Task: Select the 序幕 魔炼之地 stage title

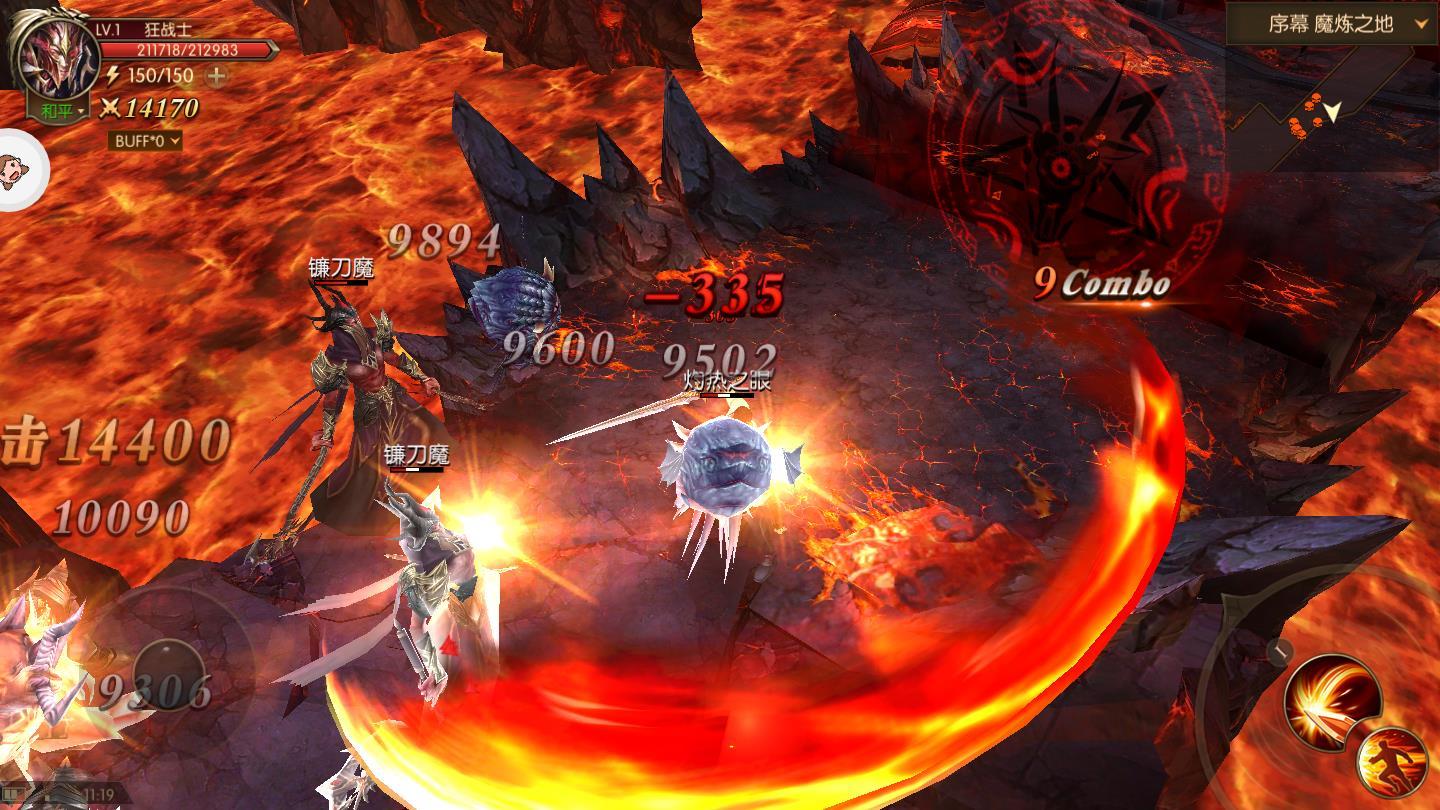Action: (1330, 23)
